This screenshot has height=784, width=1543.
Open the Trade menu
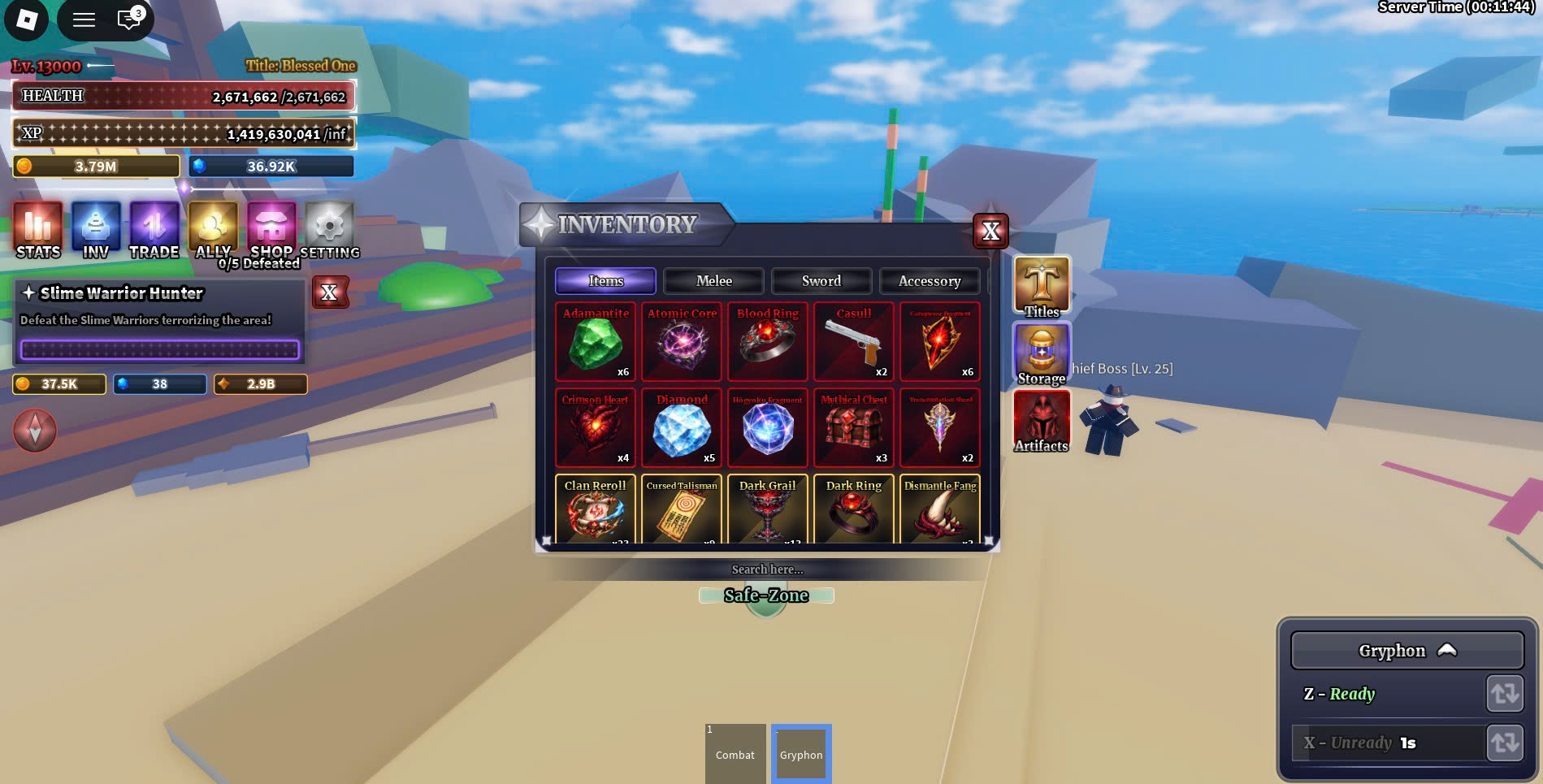154,230
